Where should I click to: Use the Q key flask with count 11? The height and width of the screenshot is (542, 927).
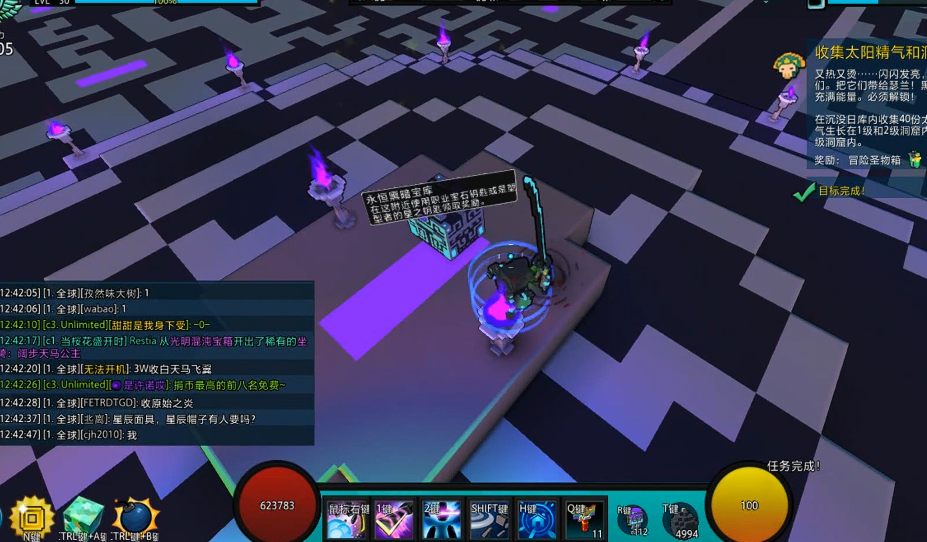(x=585, y=519)
